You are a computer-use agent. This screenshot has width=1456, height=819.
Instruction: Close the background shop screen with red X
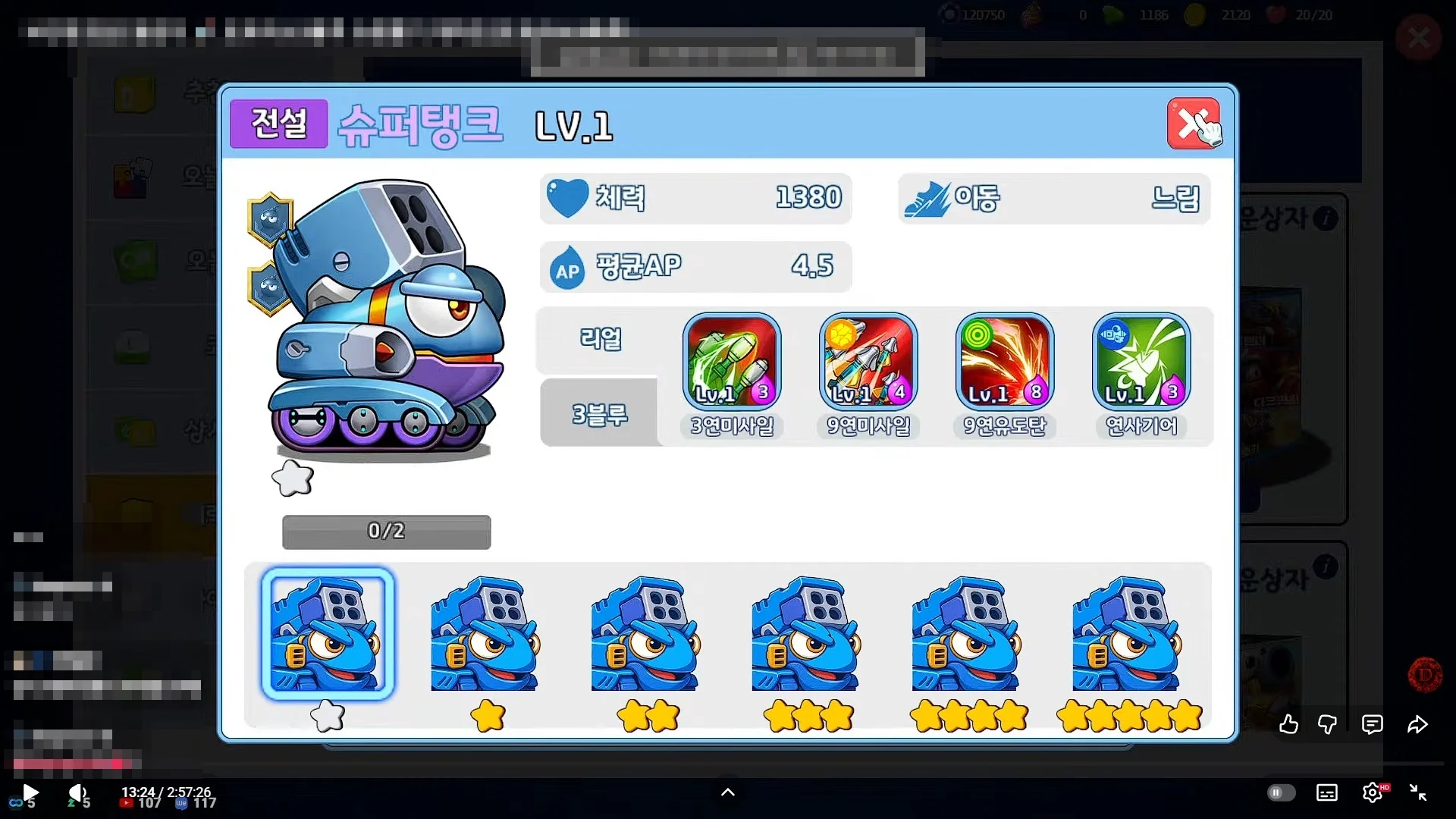tap(1418, 38)
